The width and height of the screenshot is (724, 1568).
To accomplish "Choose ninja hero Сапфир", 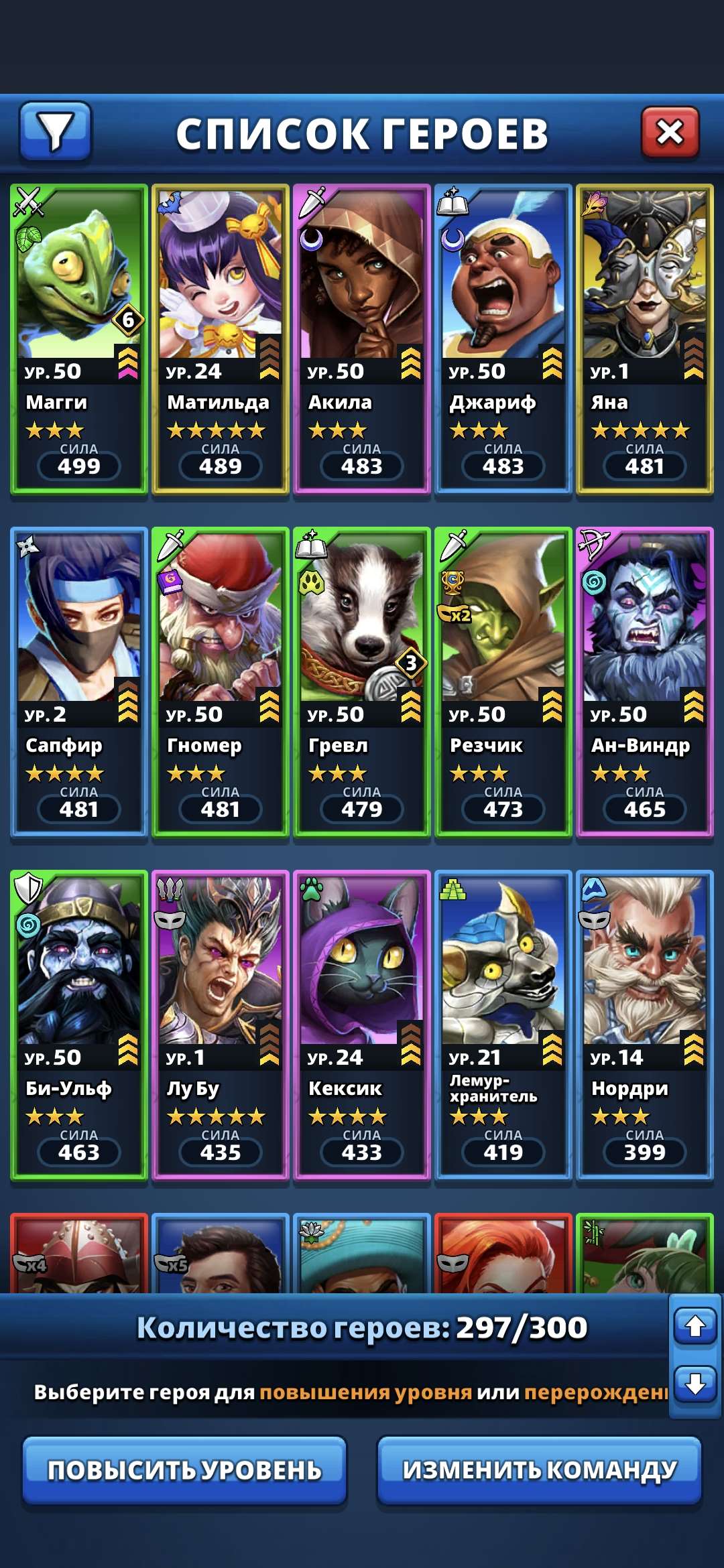I will pyautogui.click(x=79, y=682).
